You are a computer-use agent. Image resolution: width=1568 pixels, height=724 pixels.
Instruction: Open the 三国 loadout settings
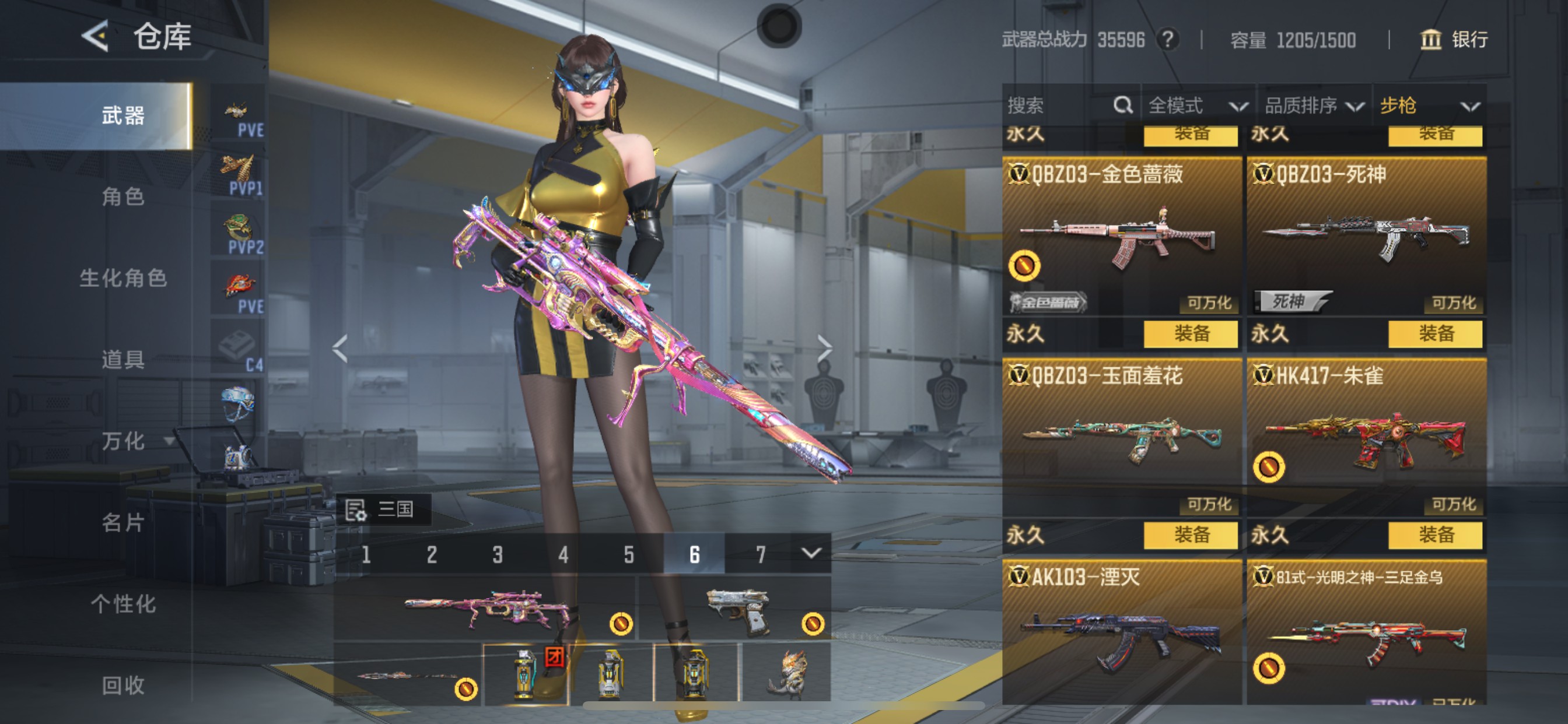(x=383, y=509)
